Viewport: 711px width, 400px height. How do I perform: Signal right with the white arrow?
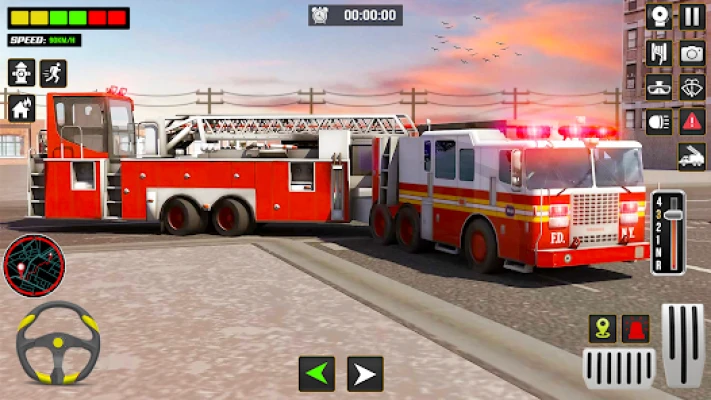point(365,374)
